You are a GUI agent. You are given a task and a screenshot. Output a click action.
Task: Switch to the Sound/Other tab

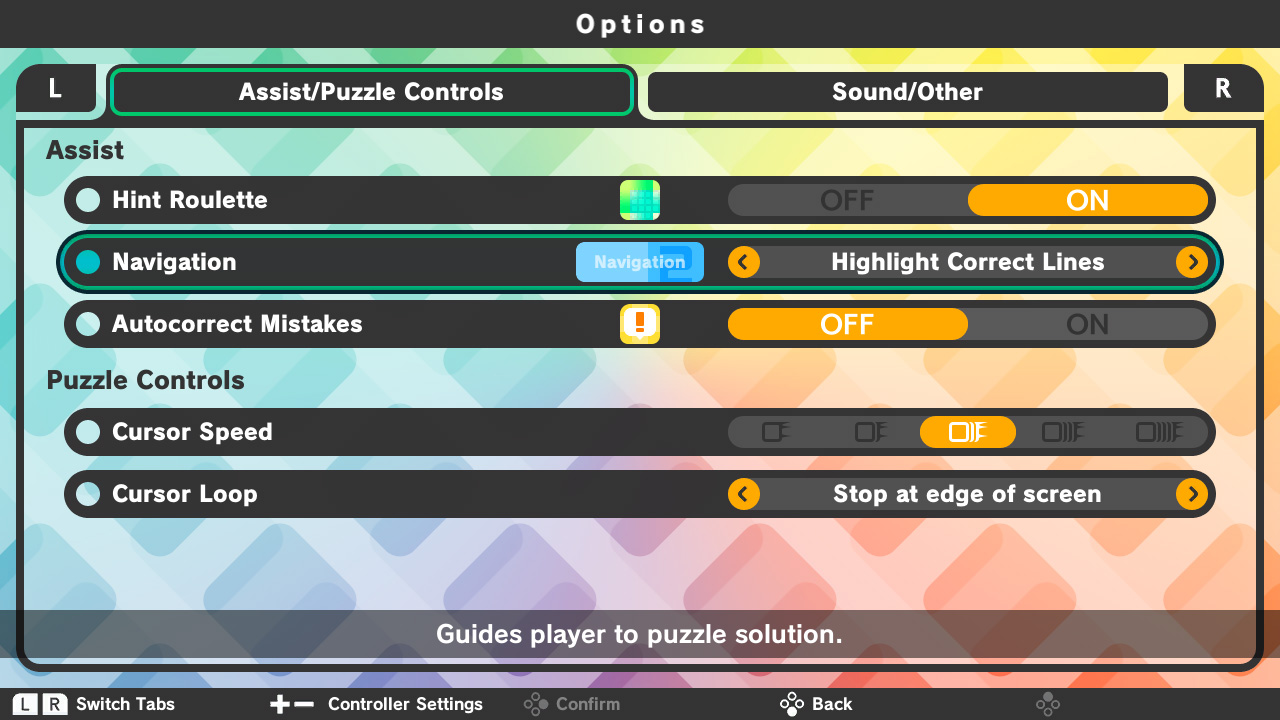coord(907,91)
